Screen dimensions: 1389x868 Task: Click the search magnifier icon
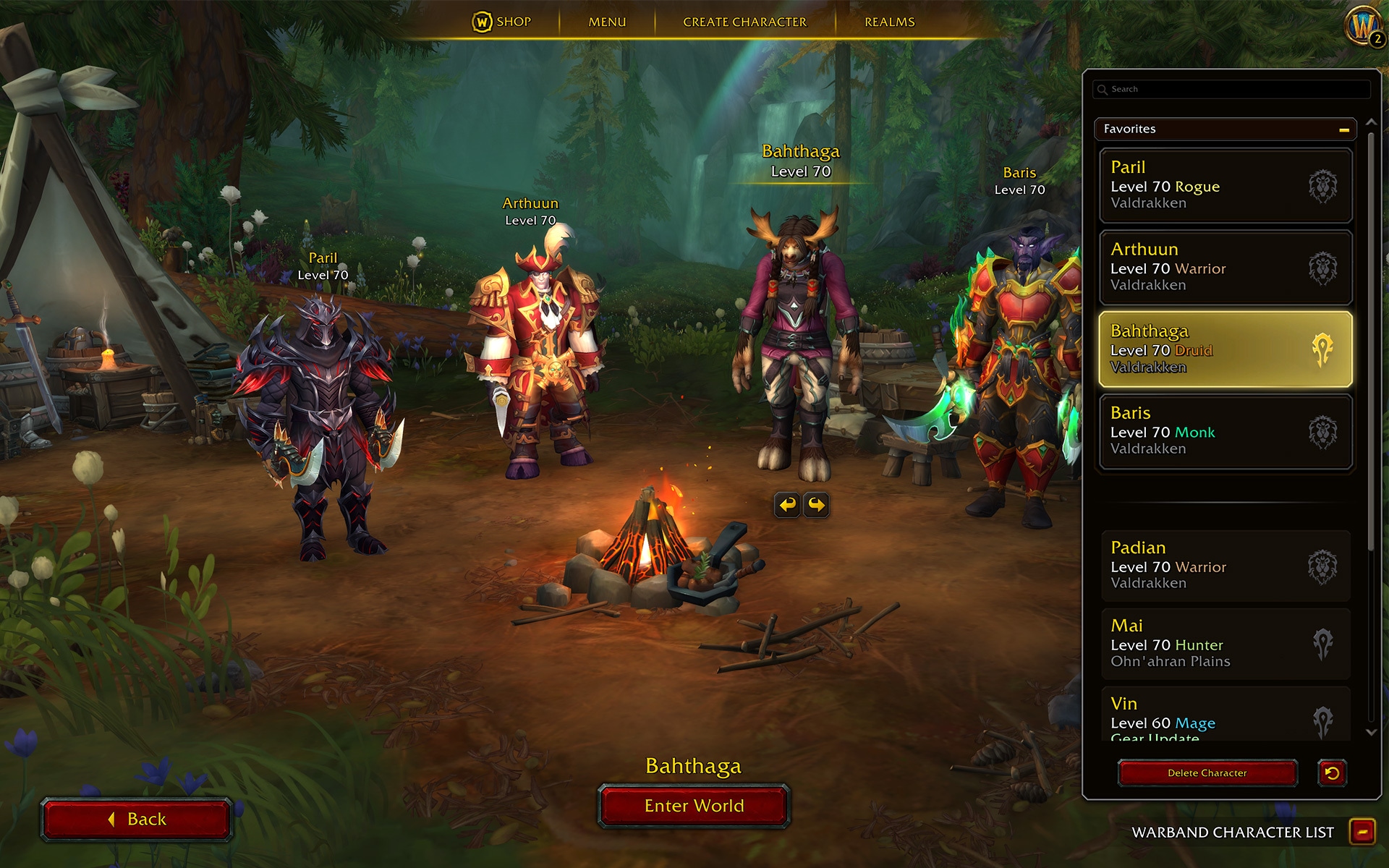pyautogui.click(x=1103, y=88)
